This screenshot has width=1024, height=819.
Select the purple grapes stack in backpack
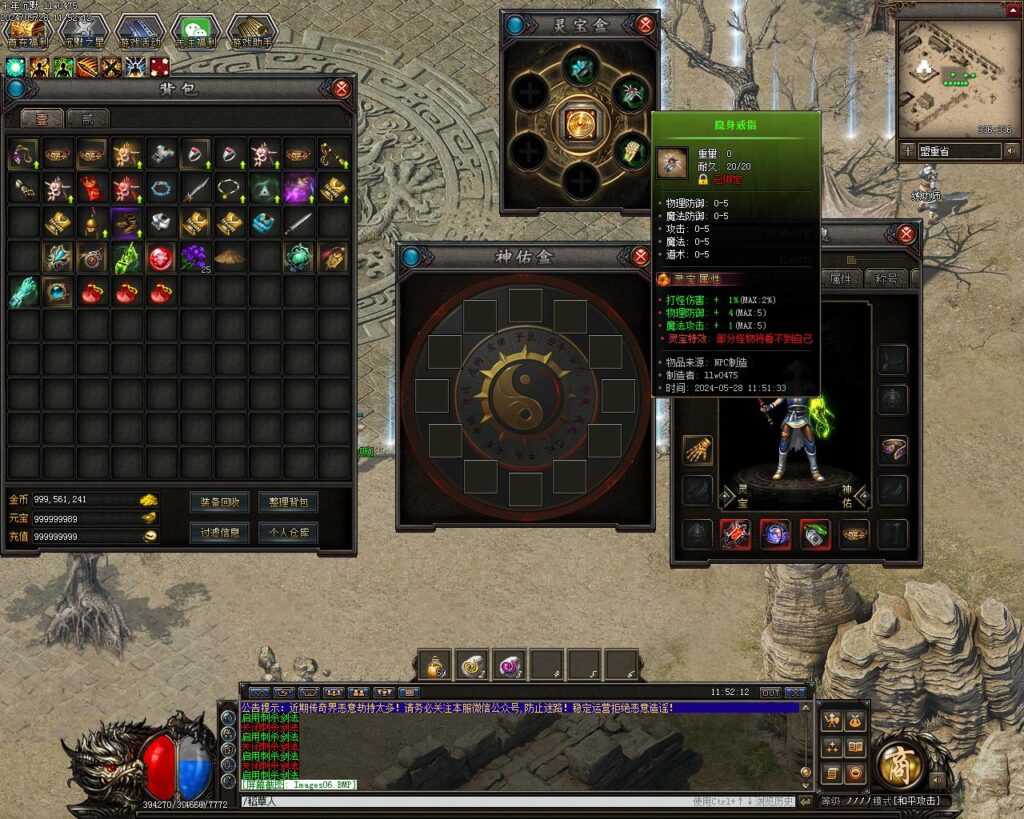[193, 258]
